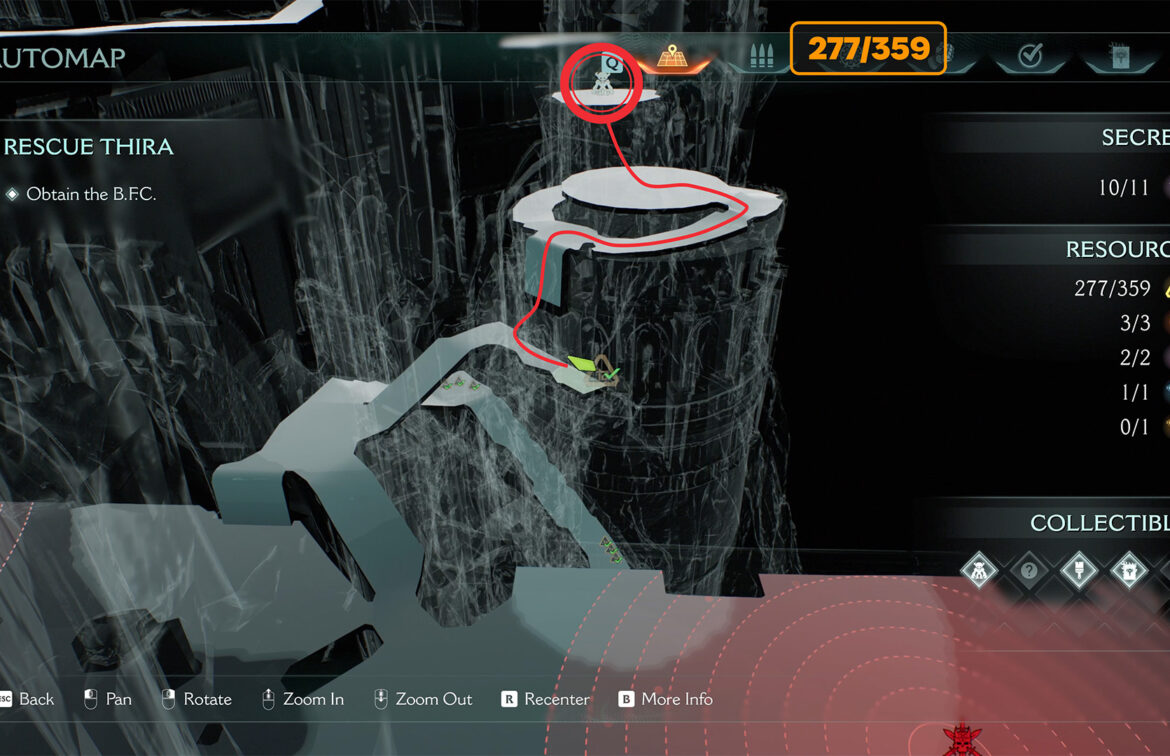Switch to the automap tab with map pin icon
Viewport: 1170px width, 756px height.
pos(670,56)
